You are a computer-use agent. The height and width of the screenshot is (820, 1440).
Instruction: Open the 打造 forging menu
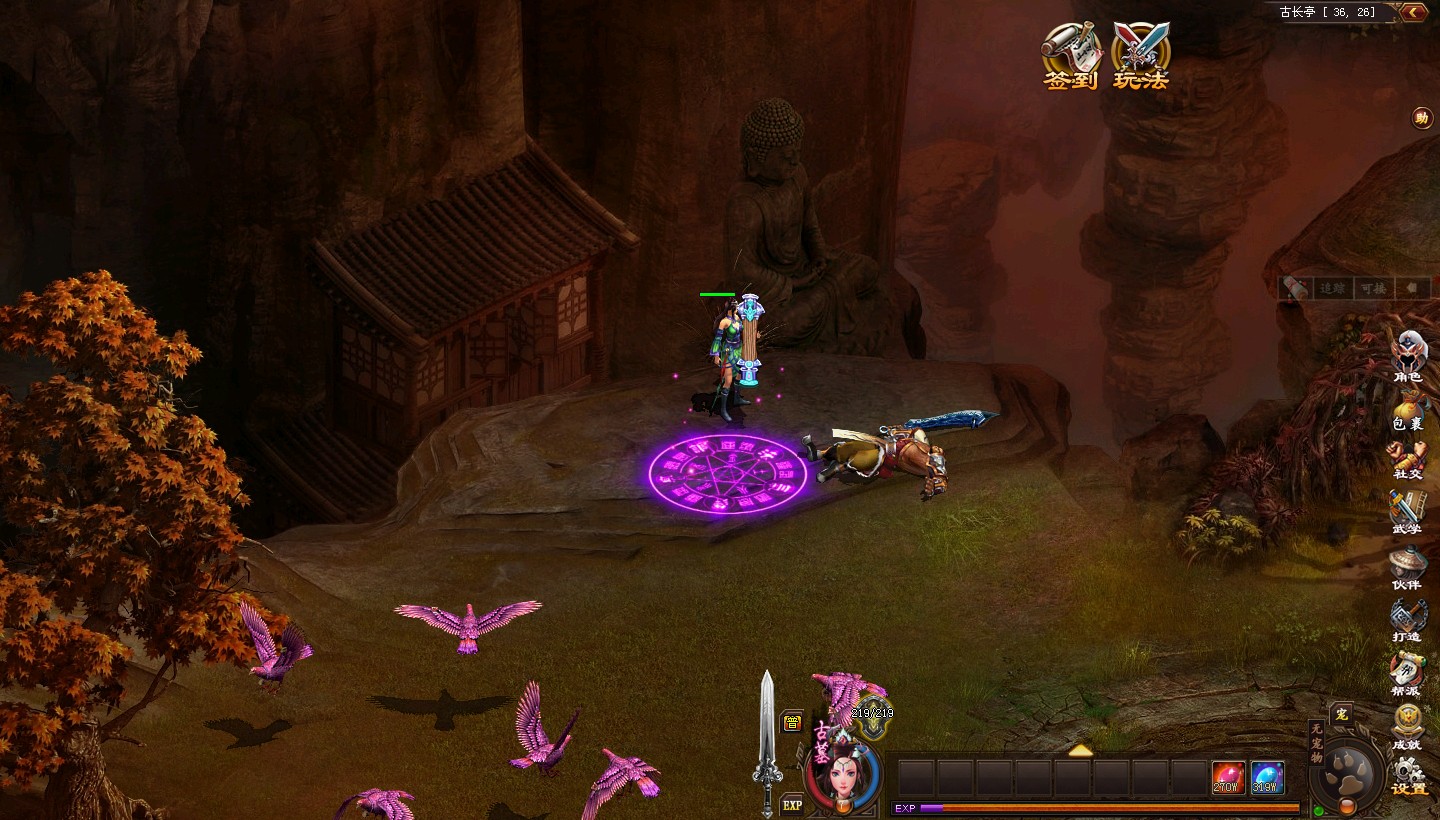point(1407,619)
